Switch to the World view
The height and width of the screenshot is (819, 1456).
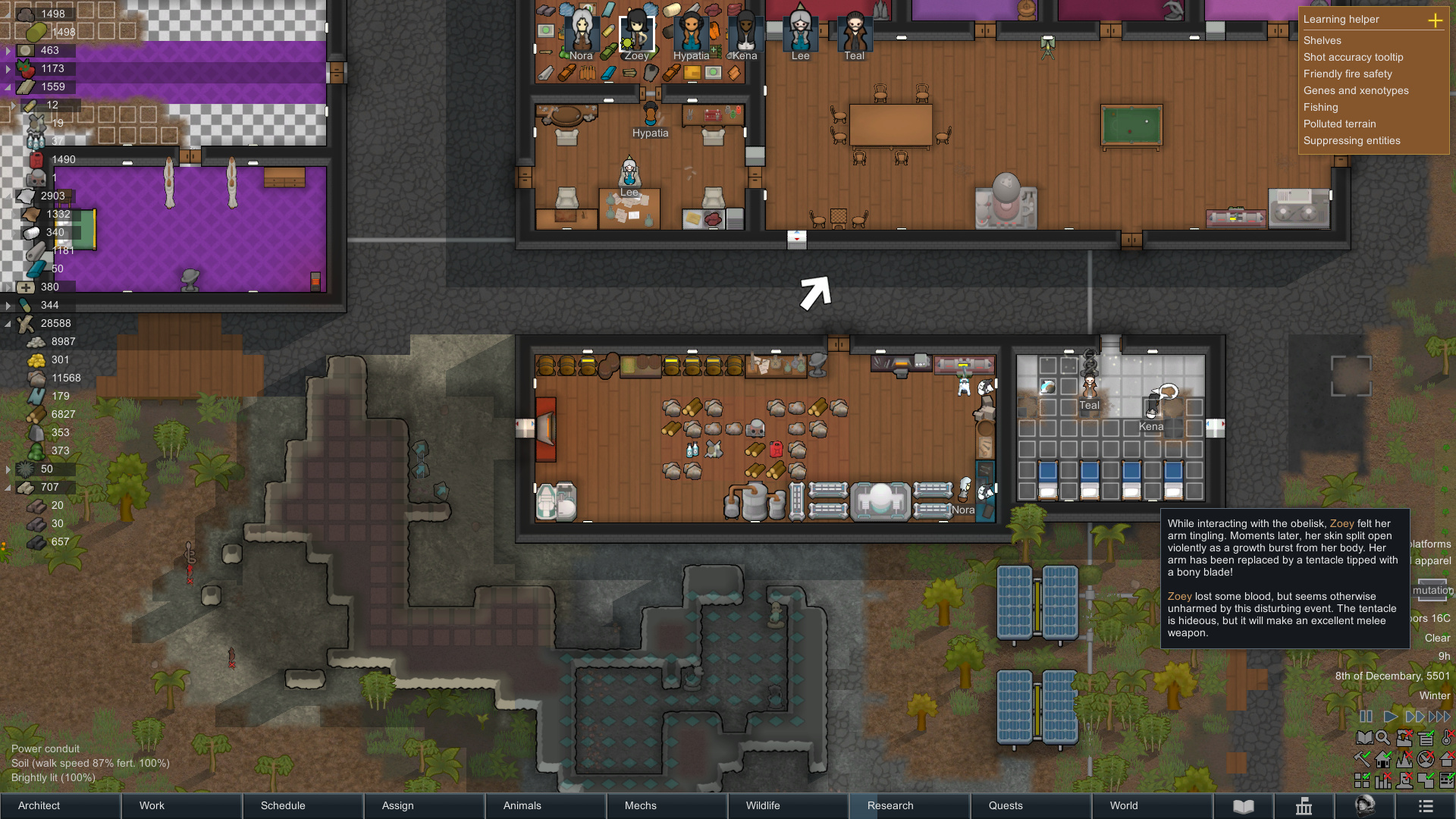(1152, 805)
